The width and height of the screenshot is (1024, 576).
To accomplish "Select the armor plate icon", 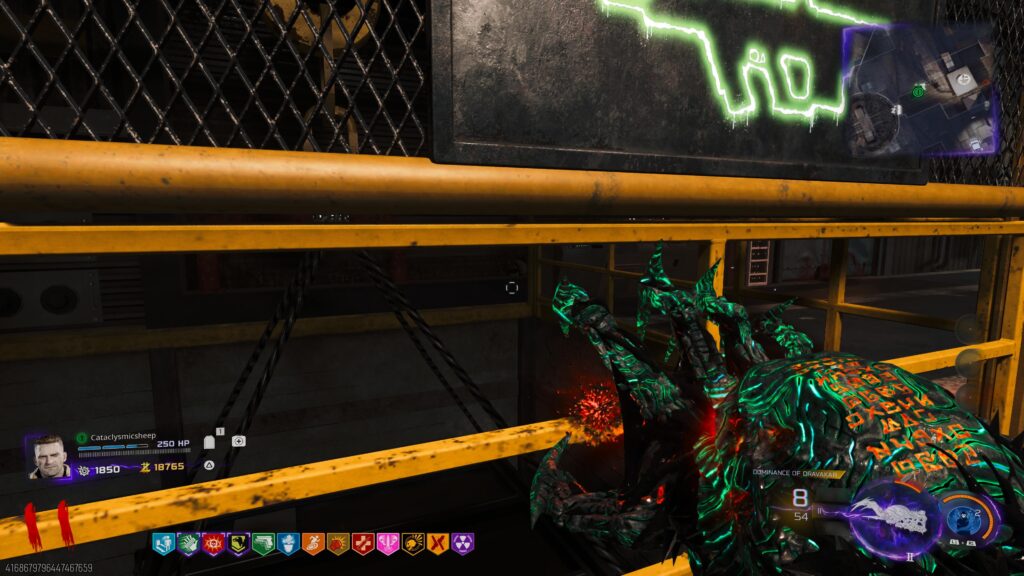I will pos(209,442).
